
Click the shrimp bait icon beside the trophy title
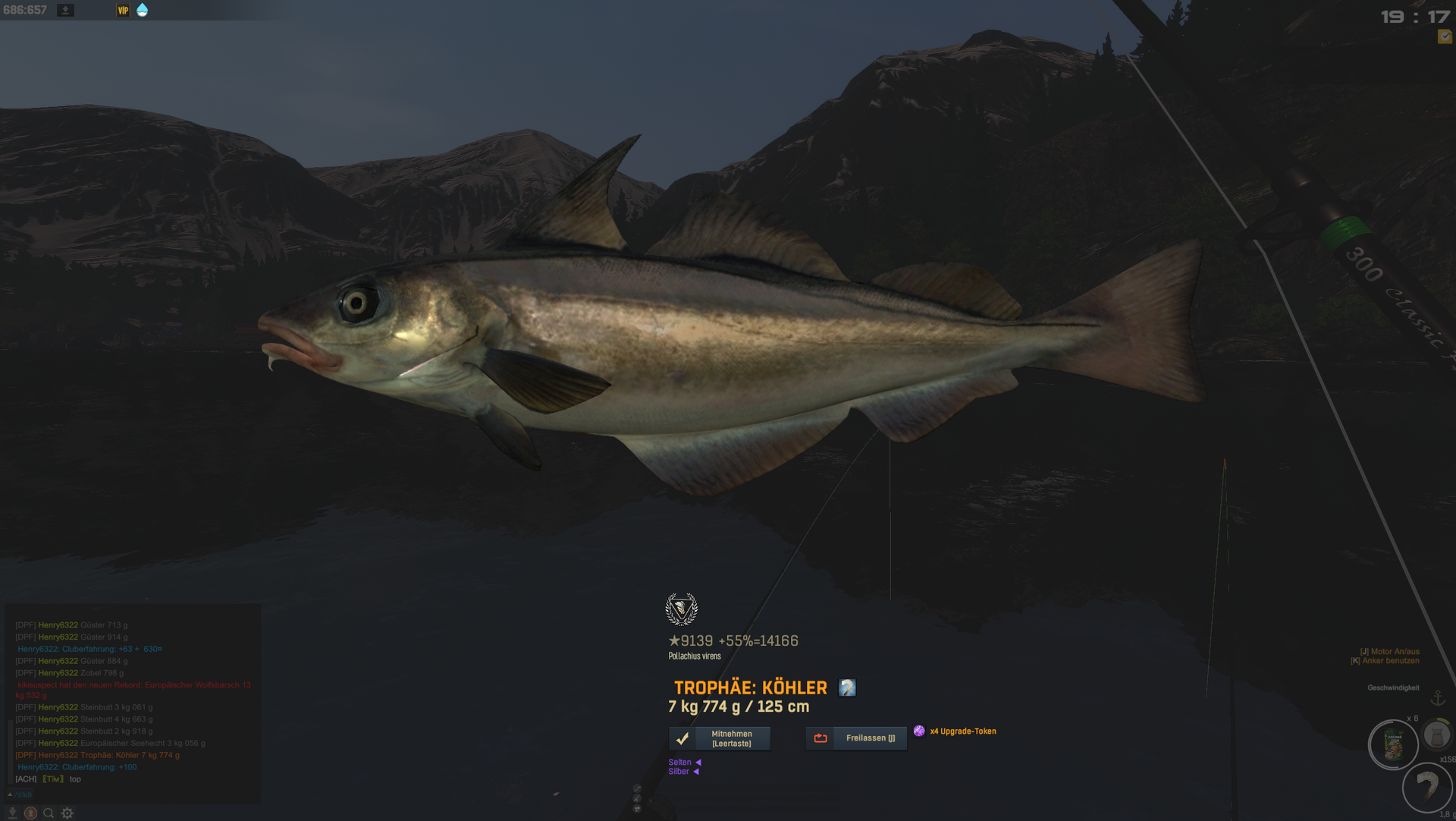tap(847, 688)
